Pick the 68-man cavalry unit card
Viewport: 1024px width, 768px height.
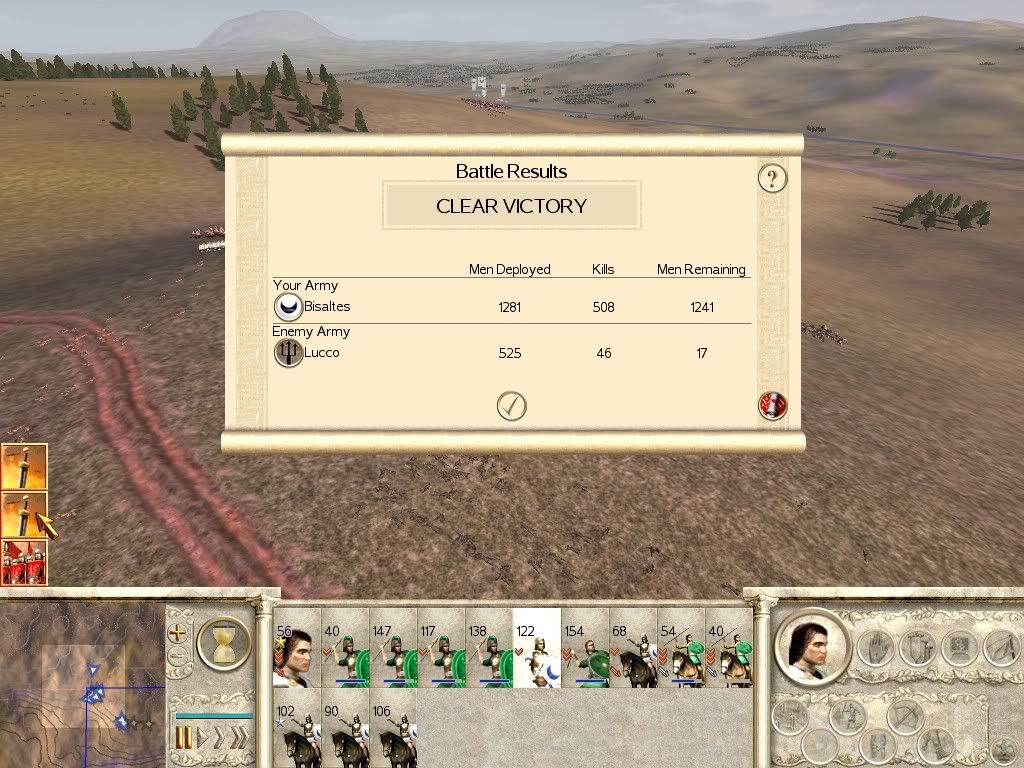click(633, 650)
